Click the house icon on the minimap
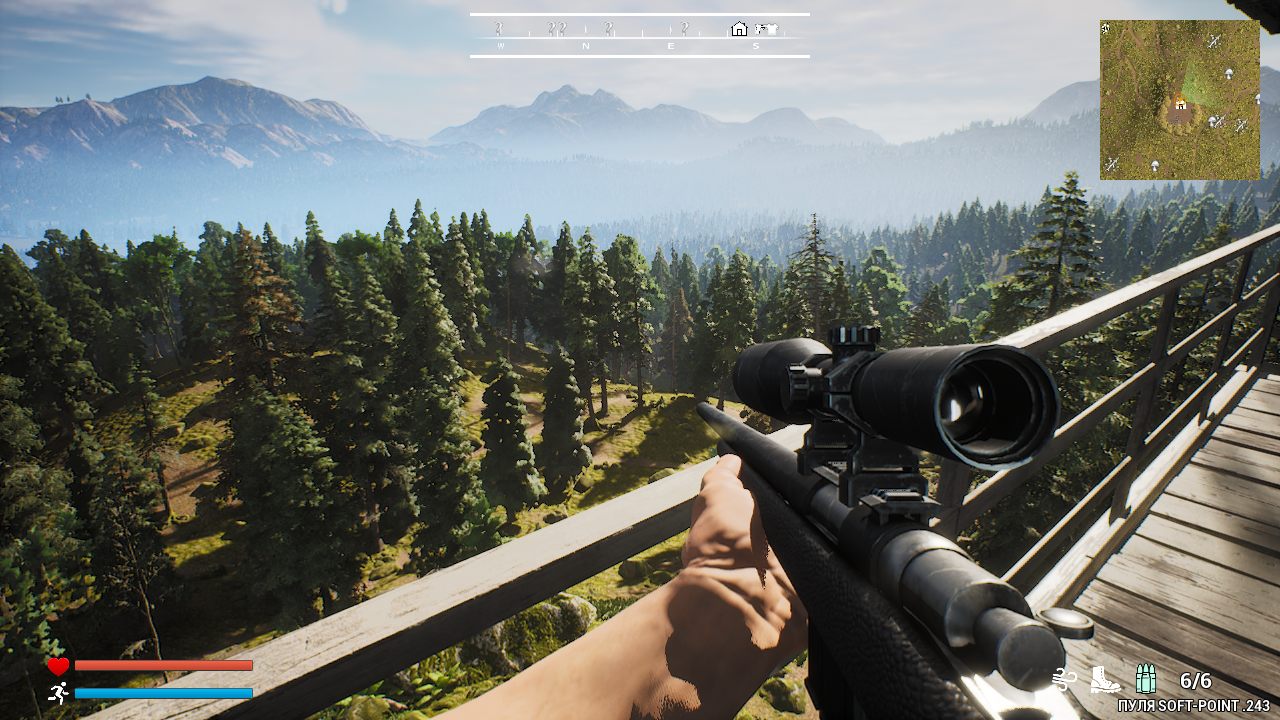1280x720 pixels. click(x=1180, y=102)
